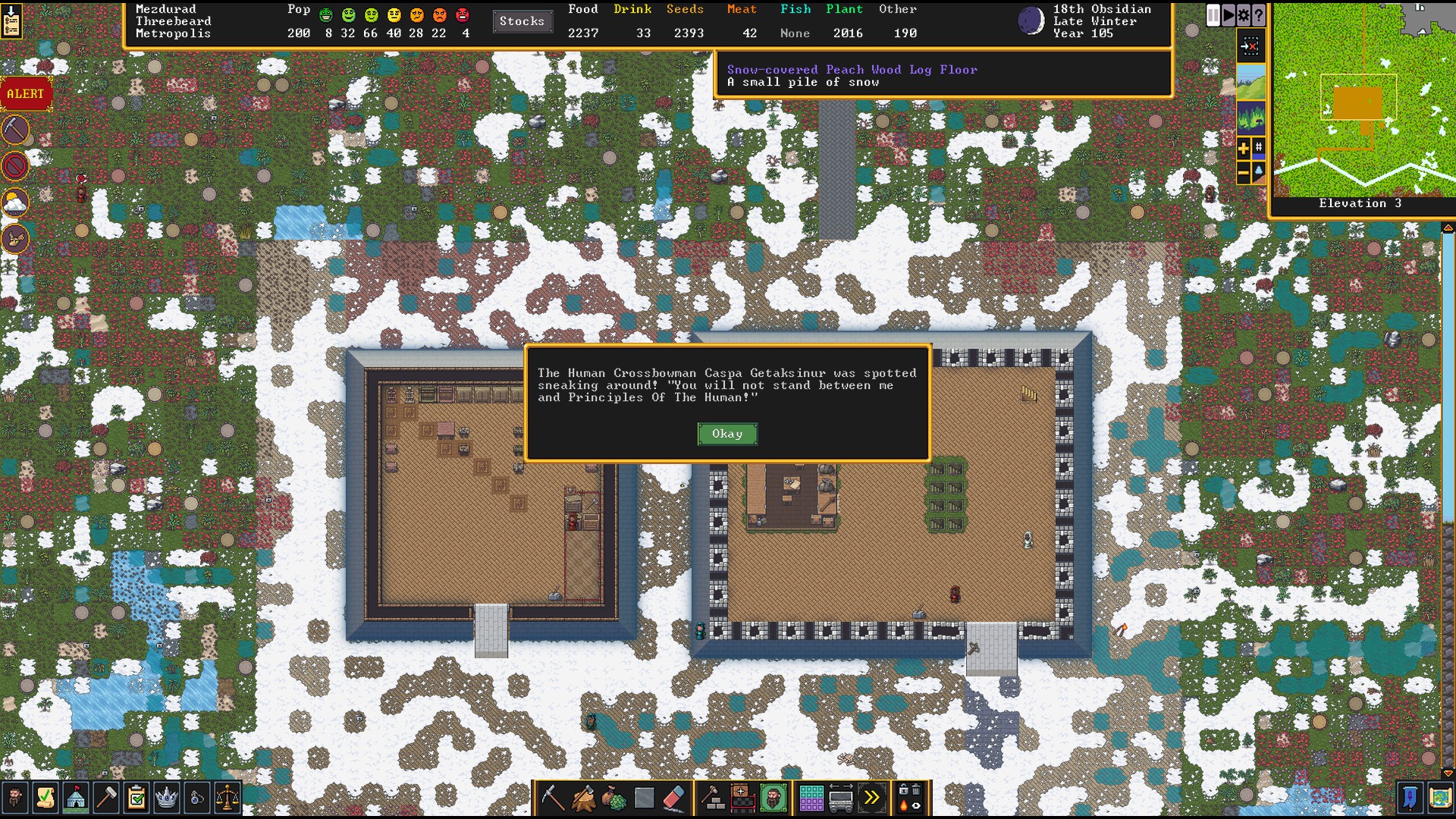Screen dimensions: 1456x819
Task: Lower elevation with the yellow minus button
Action: pyautogui.click(x=1244, y=174)
